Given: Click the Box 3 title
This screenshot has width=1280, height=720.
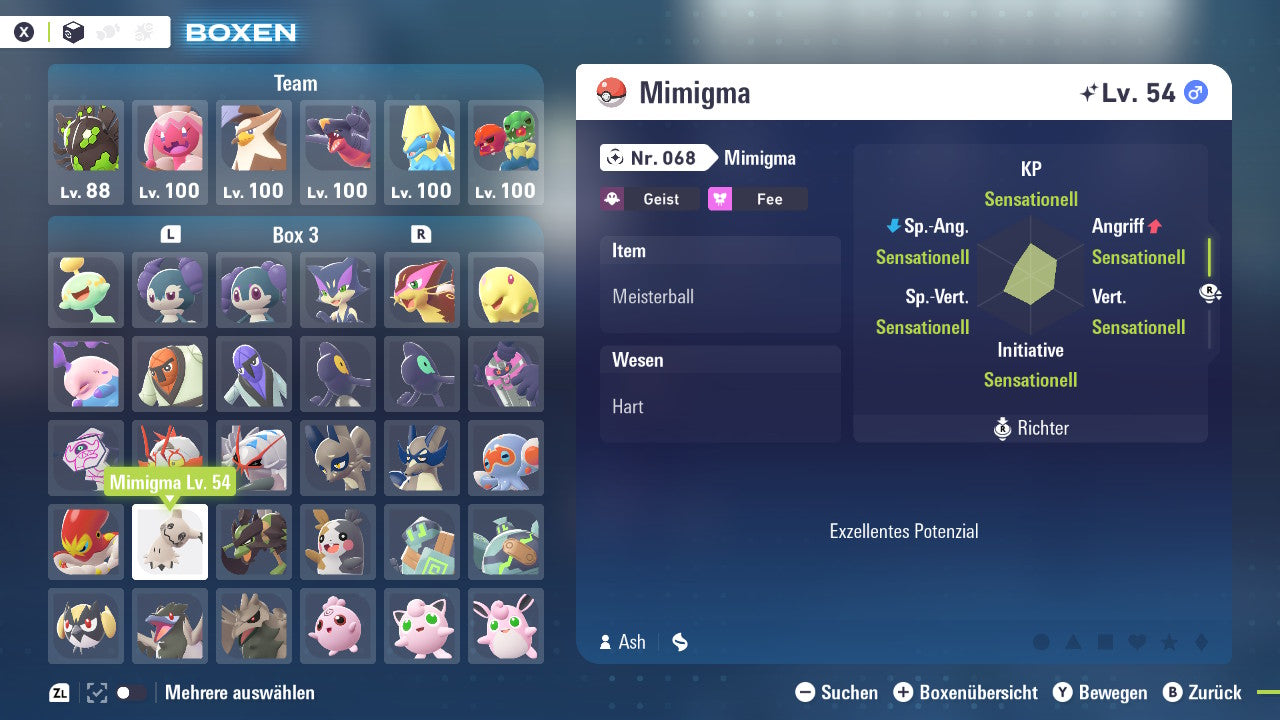Looking at the screenshot, I should pos(295,235).
